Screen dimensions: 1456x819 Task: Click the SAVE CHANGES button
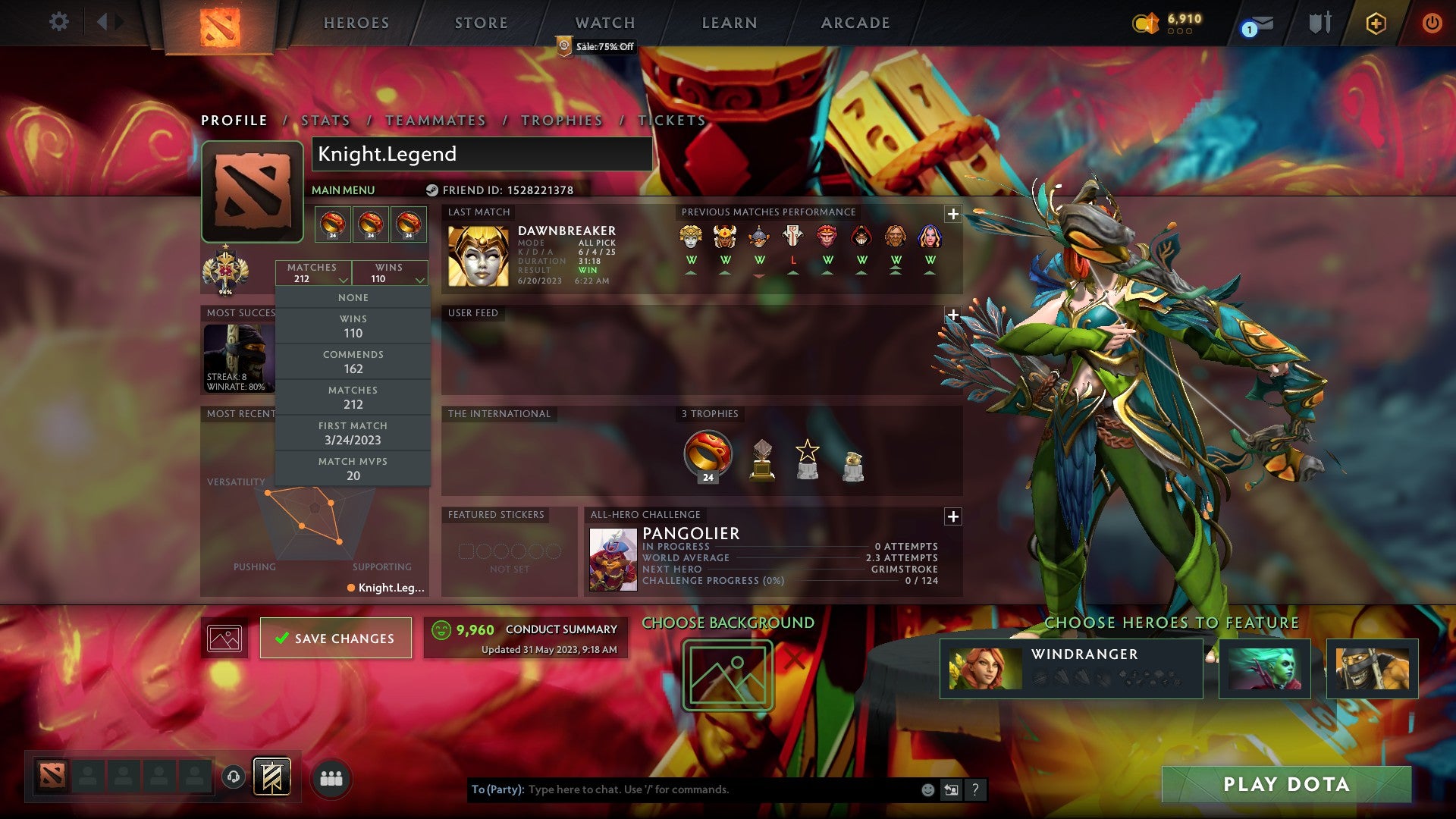click(x=336, y=638)
